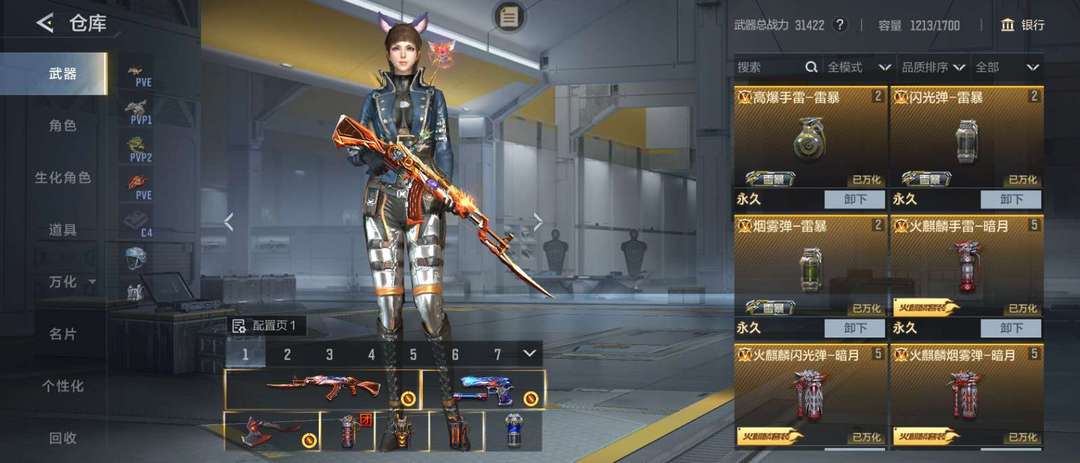Go back using the arrow beside 仓库
Viewport: 1080px width, 463px height.
pos(45,23)
